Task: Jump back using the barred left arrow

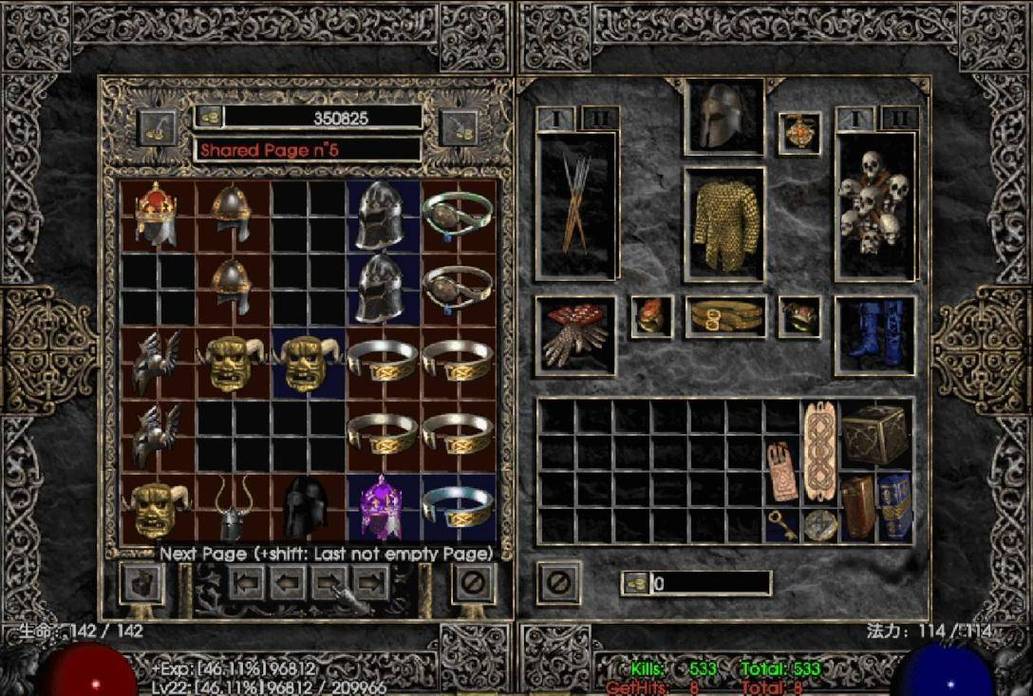Action: pos(246,582)
